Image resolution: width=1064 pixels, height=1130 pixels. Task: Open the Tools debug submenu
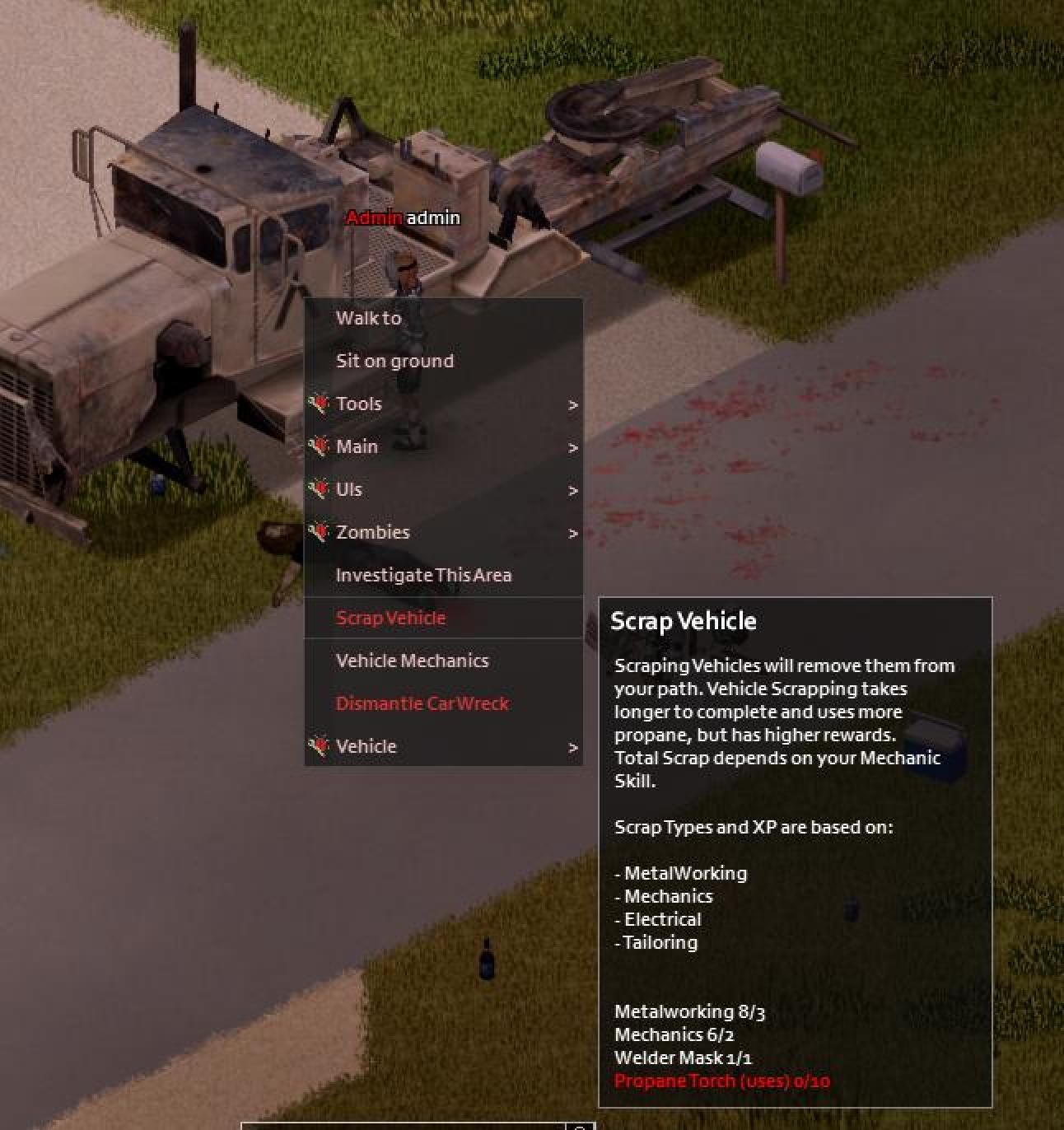[359, 404]
